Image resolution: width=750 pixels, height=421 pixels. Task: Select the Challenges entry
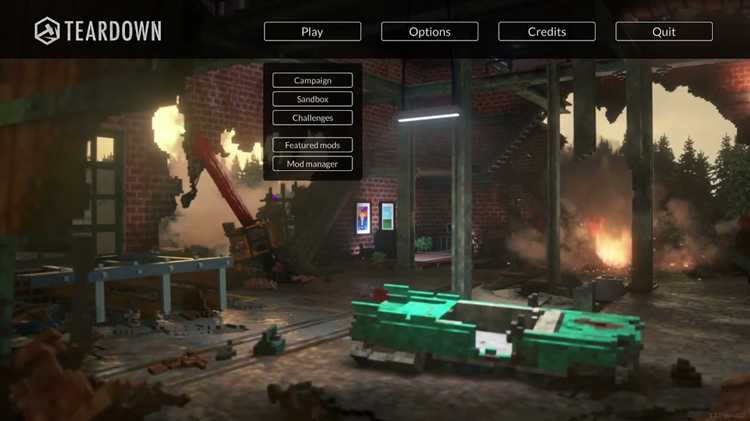(312, 118)
